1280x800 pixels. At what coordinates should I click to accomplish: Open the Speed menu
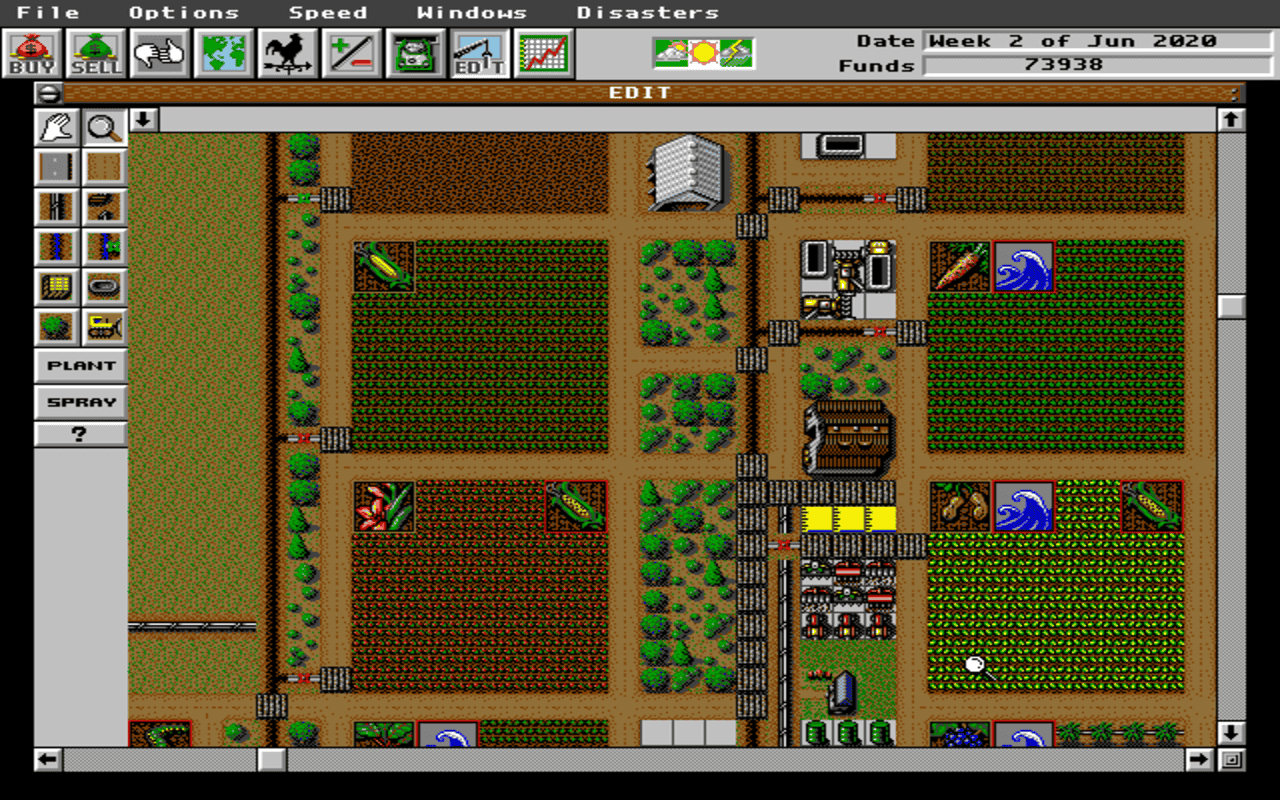pos(328,12)
